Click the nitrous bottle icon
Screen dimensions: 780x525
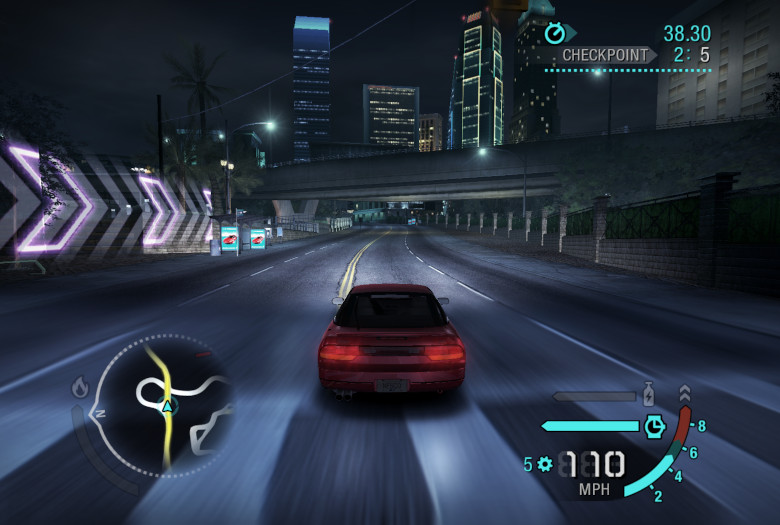coord(649,394)
